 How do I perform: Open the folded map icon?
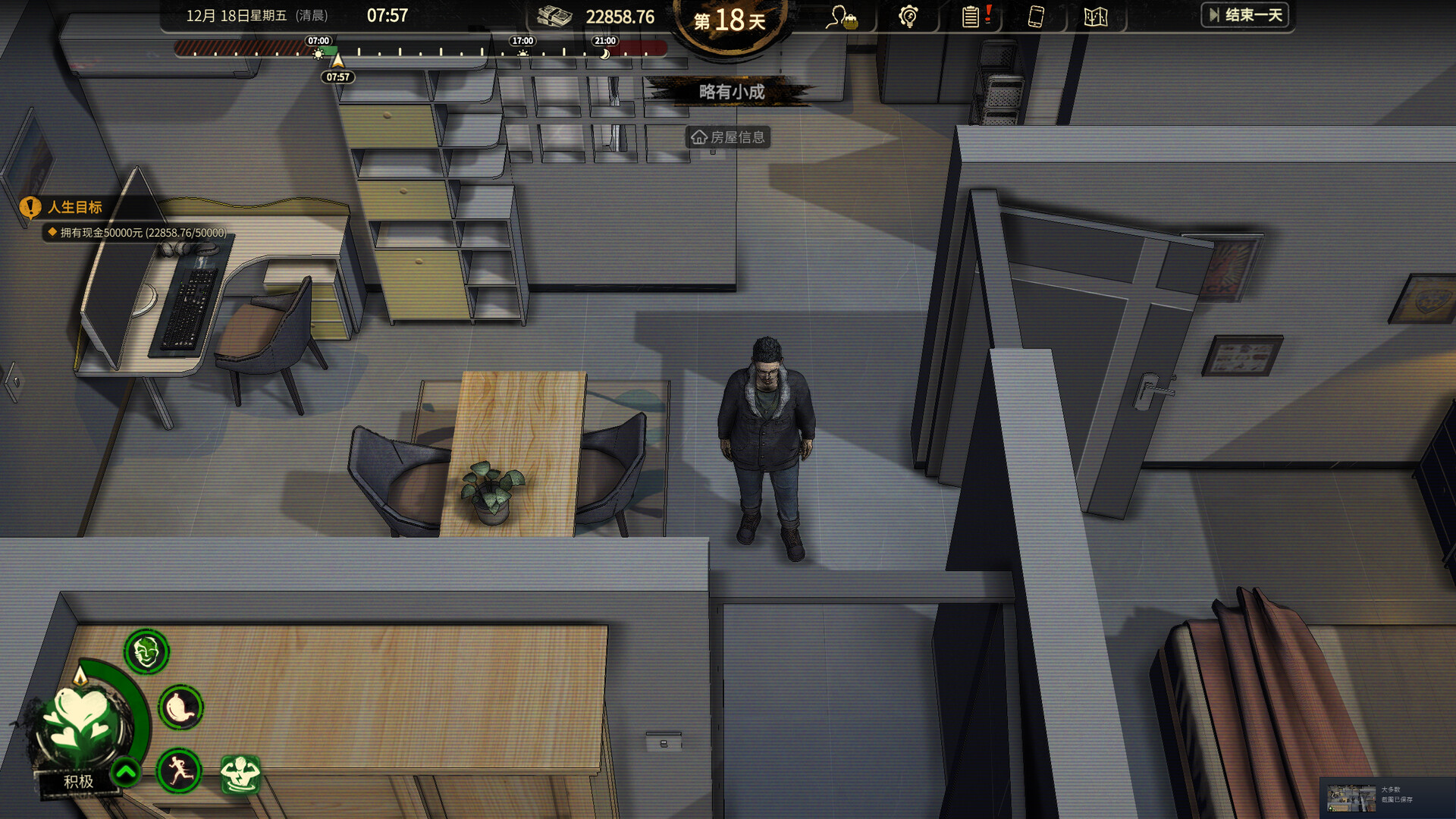[x=1096, y=17]
